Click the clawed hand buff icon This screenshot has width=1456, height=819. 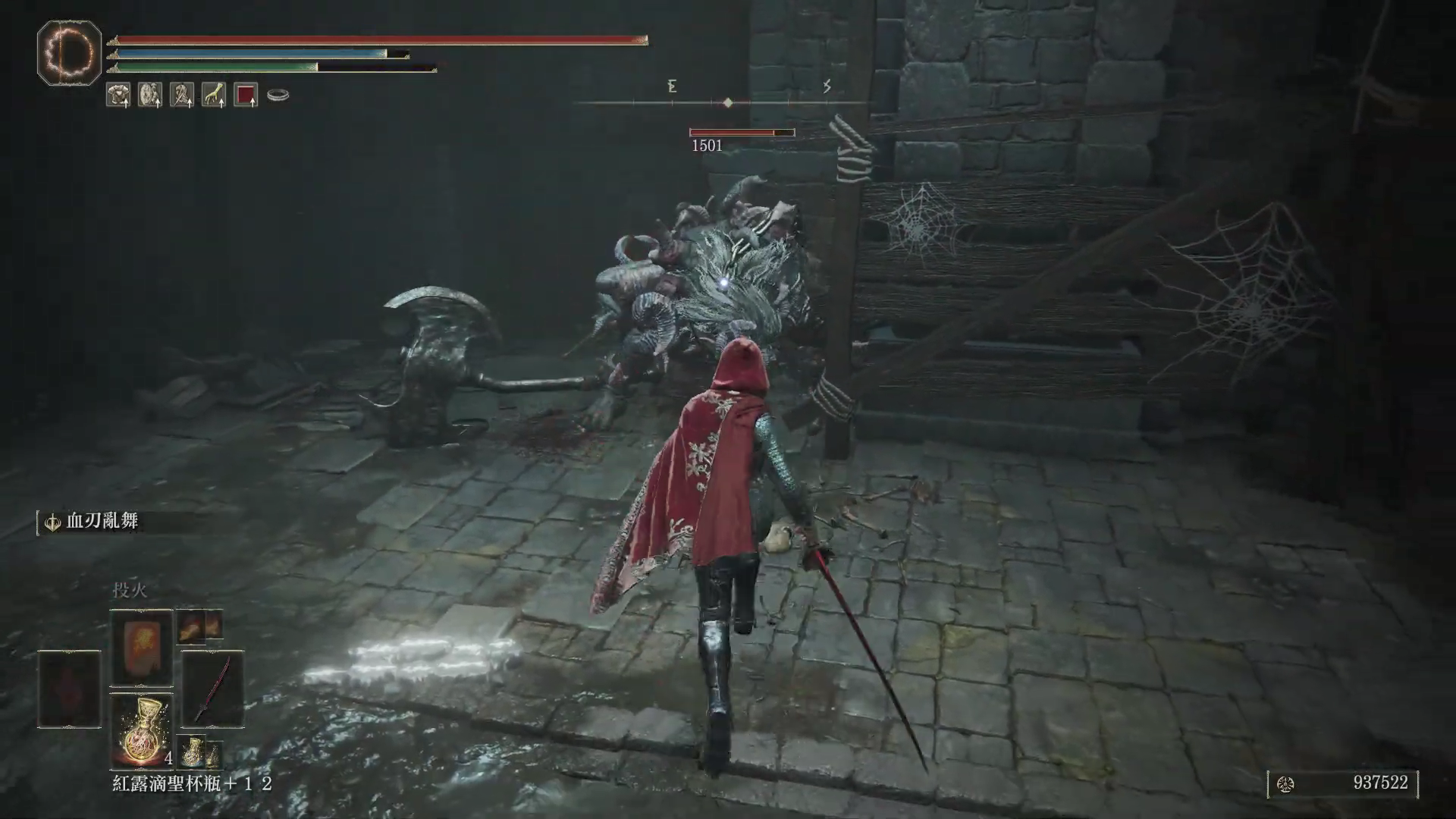pos(213,95)
